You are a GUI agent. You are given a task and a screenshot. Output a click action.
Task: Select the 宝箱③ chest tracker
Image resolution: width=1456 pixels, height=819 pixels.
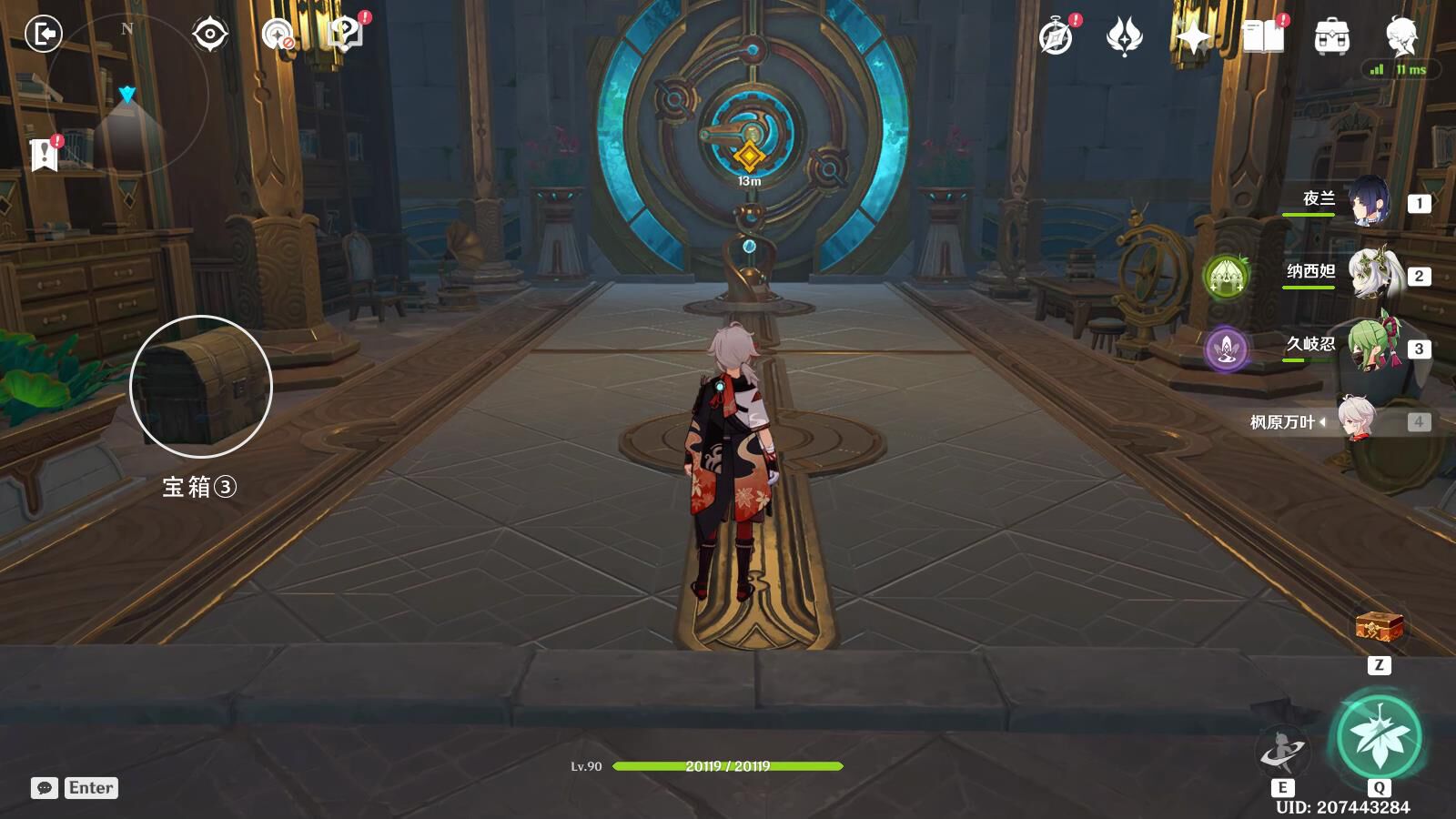[x=201, y=387]
